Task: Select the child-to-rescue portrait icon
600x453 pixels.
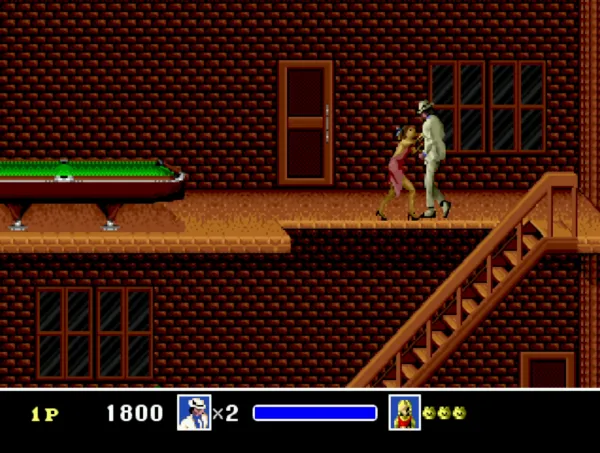Action: click(x=404, y=412)
